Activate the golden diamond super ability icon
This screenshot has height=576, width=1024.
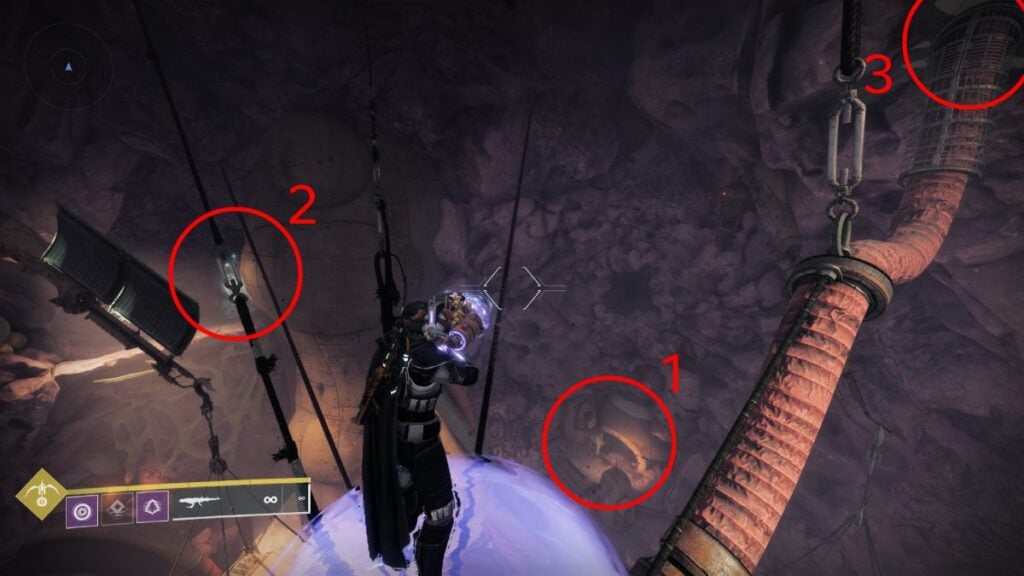click(x=41, y=492)
